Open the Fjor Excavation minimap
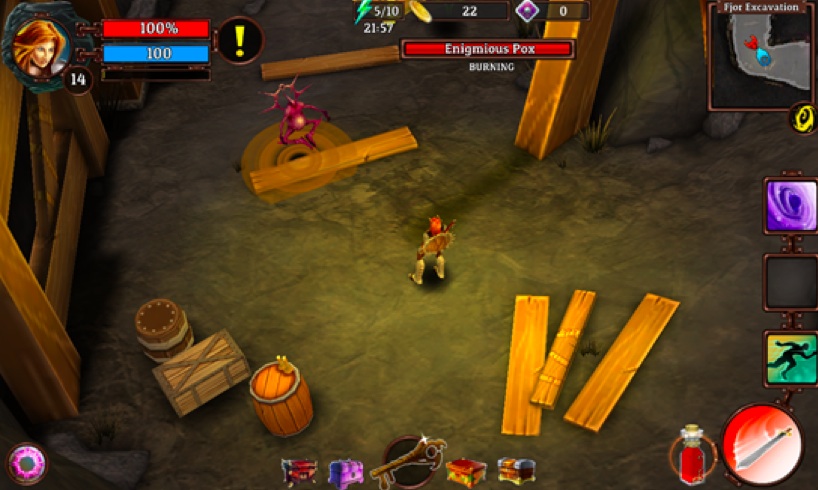818x490 pixels. pyautogui.click(x=762, y=58)
